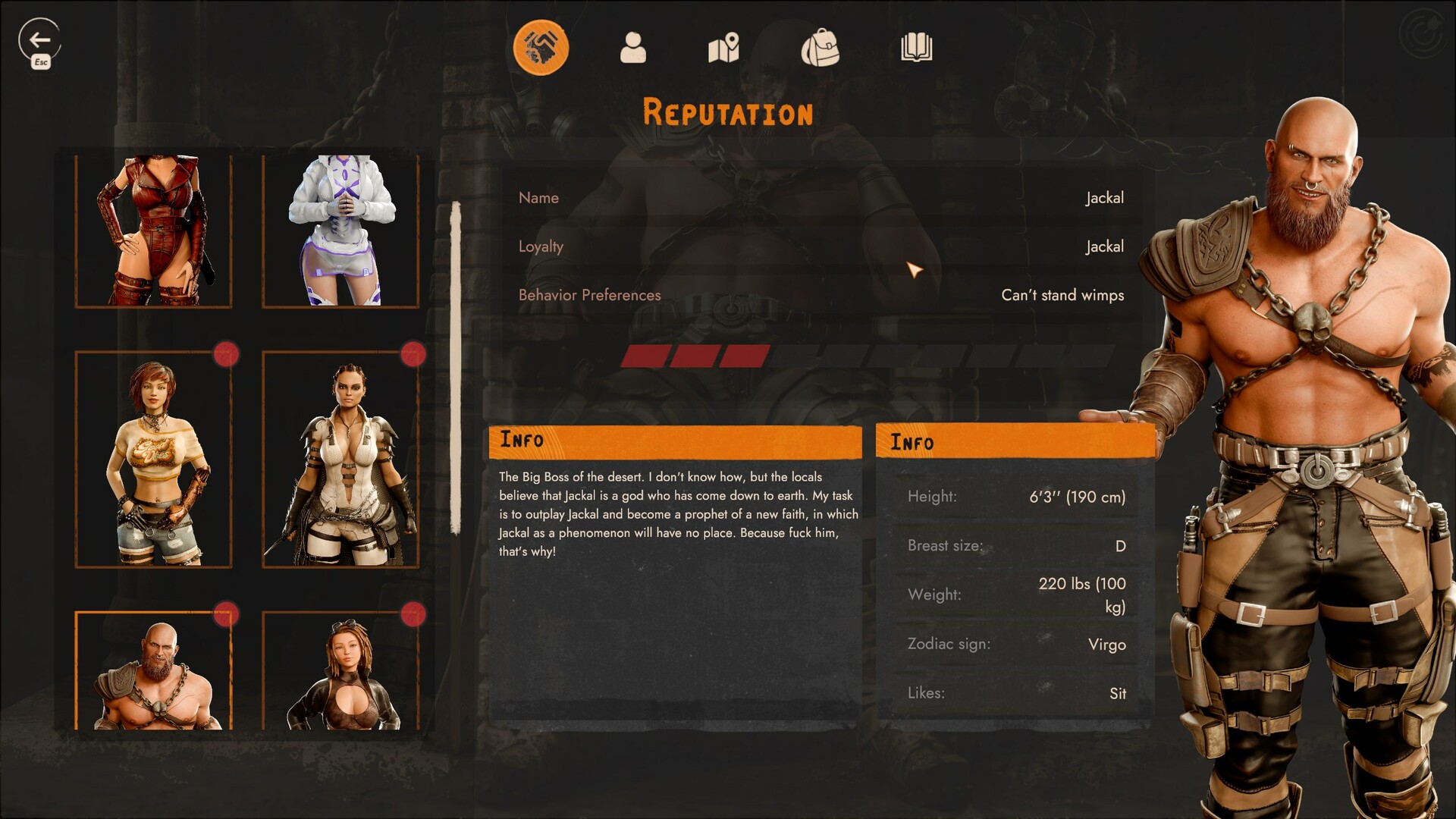Clear the alert badge on the white-armored woman's portrait

[x=414, y=353]
